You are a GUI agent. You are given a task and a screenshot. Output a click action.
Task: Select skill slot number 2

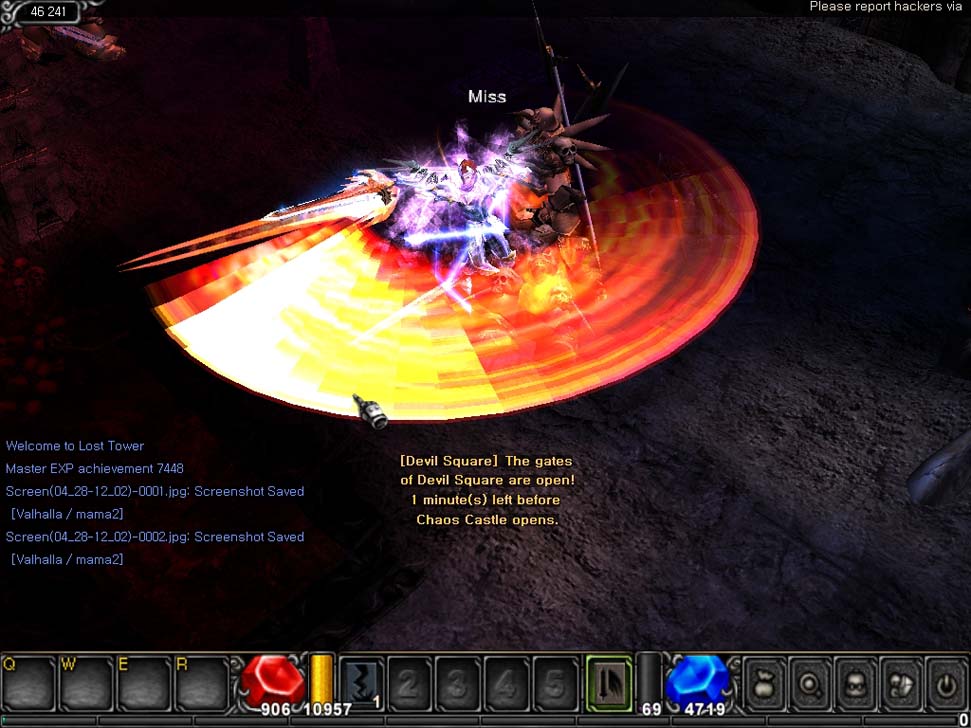point(410,684)
